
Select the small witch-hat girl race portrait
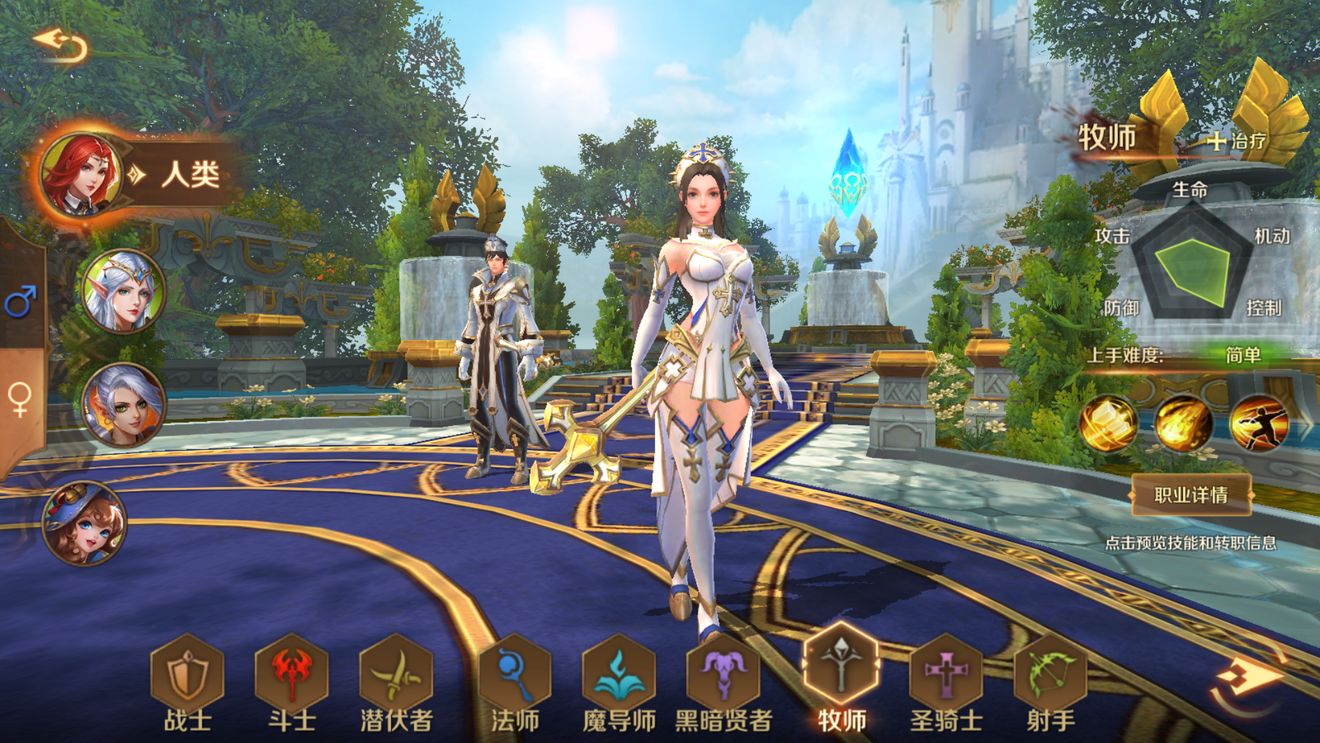coord(84,522)
